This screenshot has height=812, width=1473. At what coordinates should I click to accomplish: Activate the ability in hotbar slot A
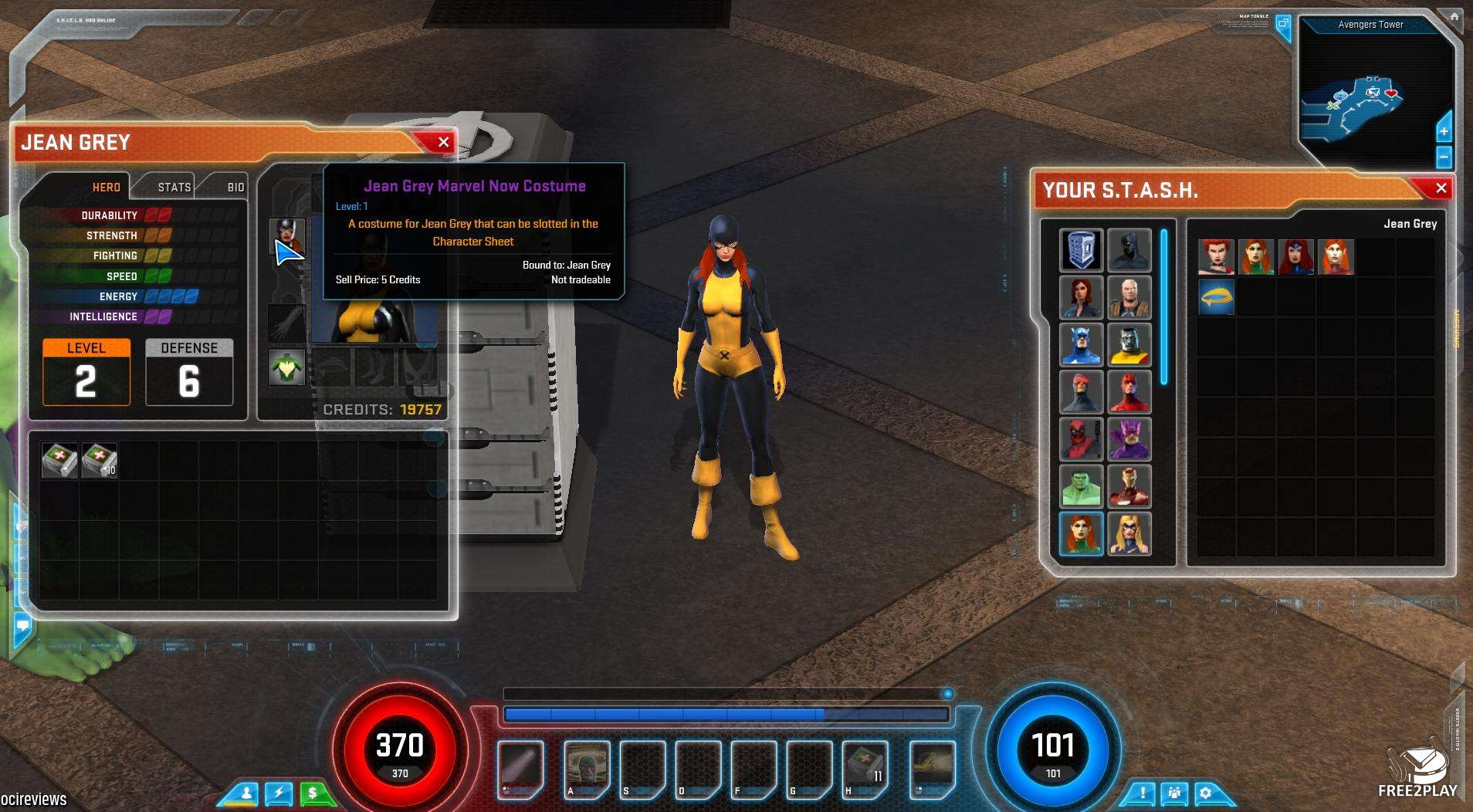tap(587, 767)
